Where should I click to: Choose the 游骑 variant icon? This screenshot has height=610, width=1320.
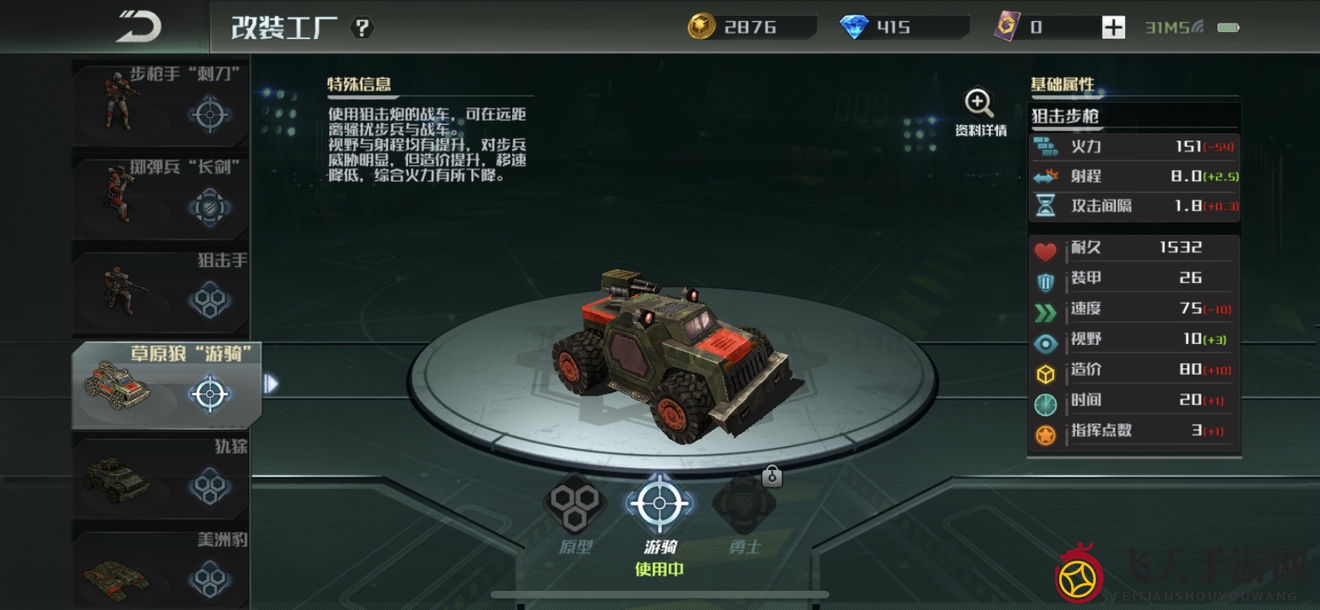[x=658, y=505]
